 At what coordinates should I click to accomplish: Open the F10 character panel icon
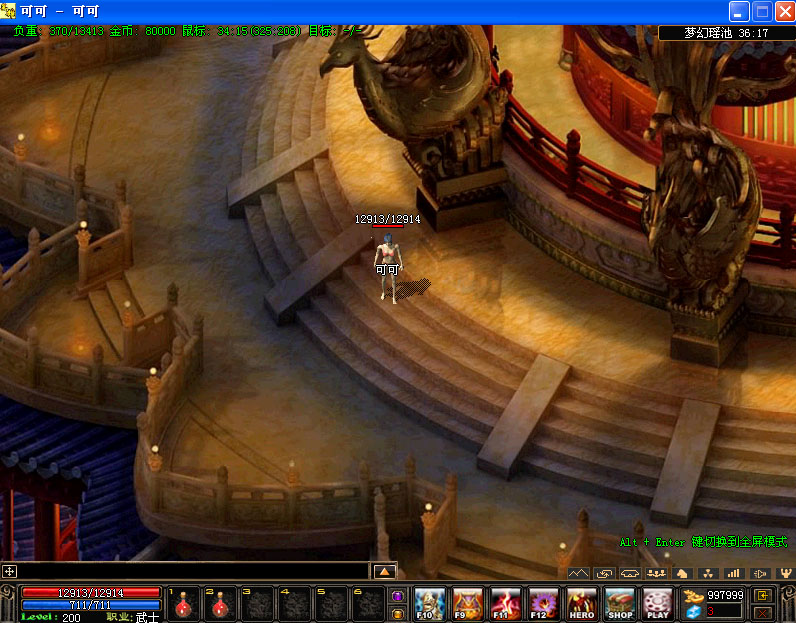(429, 604)
